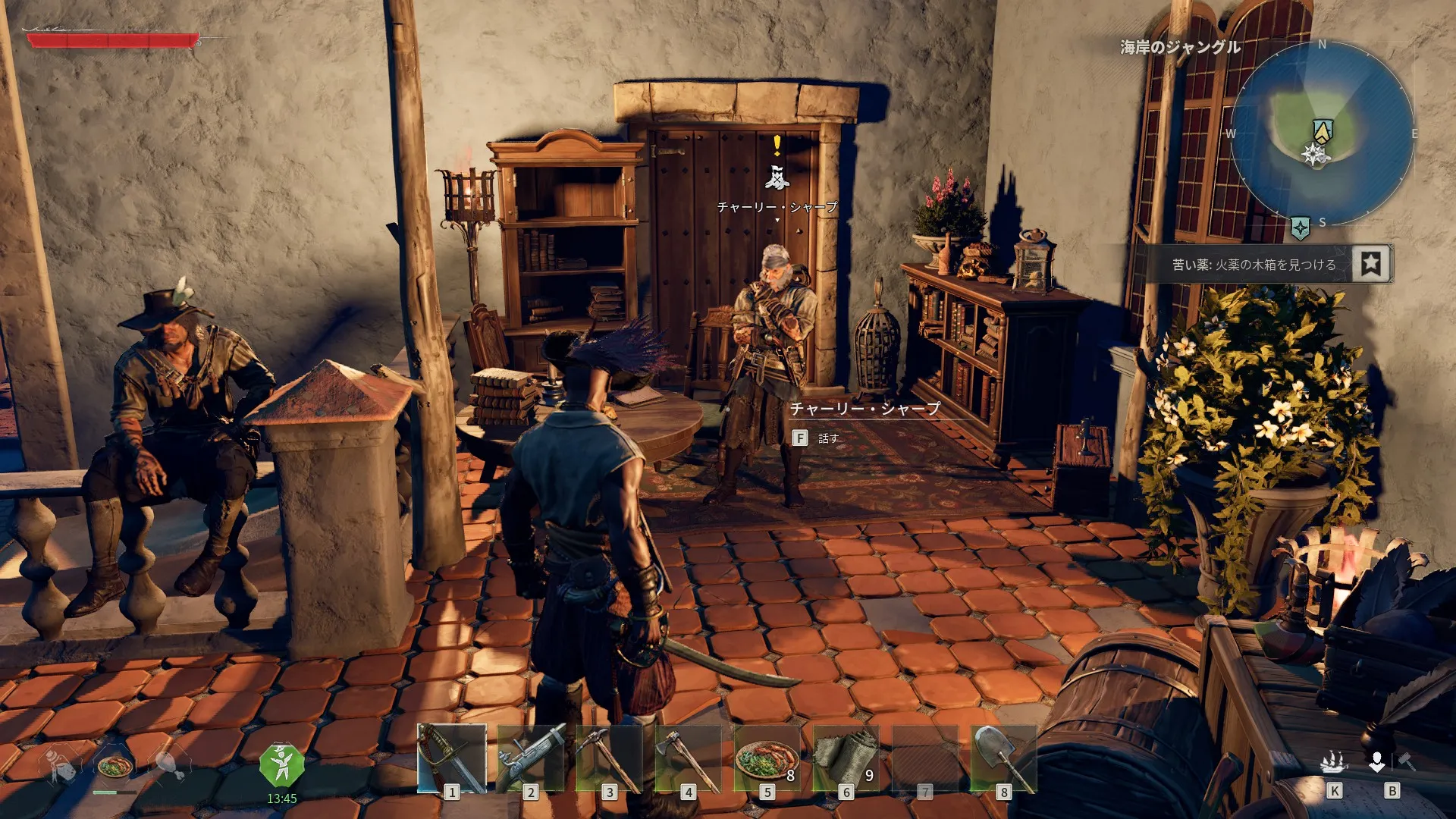
Task: Pick the shovel in hotbar slot 8
Action: point(1004,758)
